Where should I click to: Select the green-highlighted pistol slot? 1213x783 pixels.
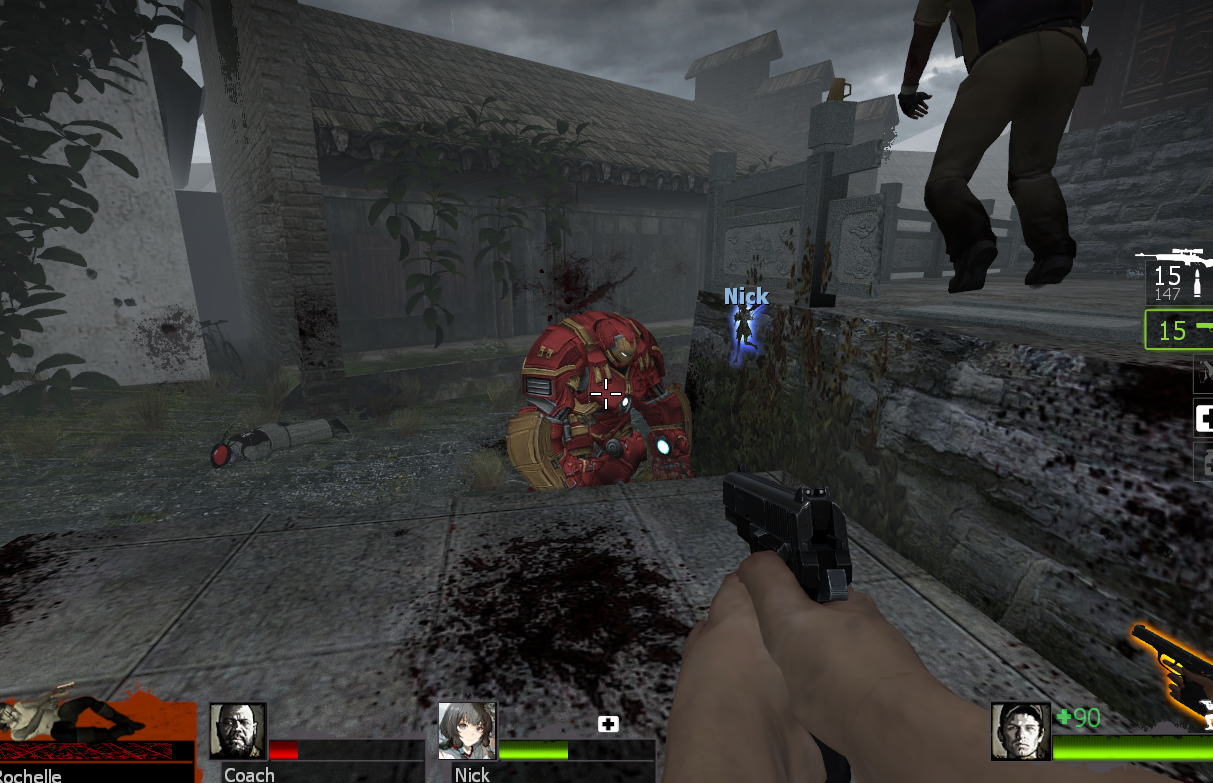[1180, 330]
